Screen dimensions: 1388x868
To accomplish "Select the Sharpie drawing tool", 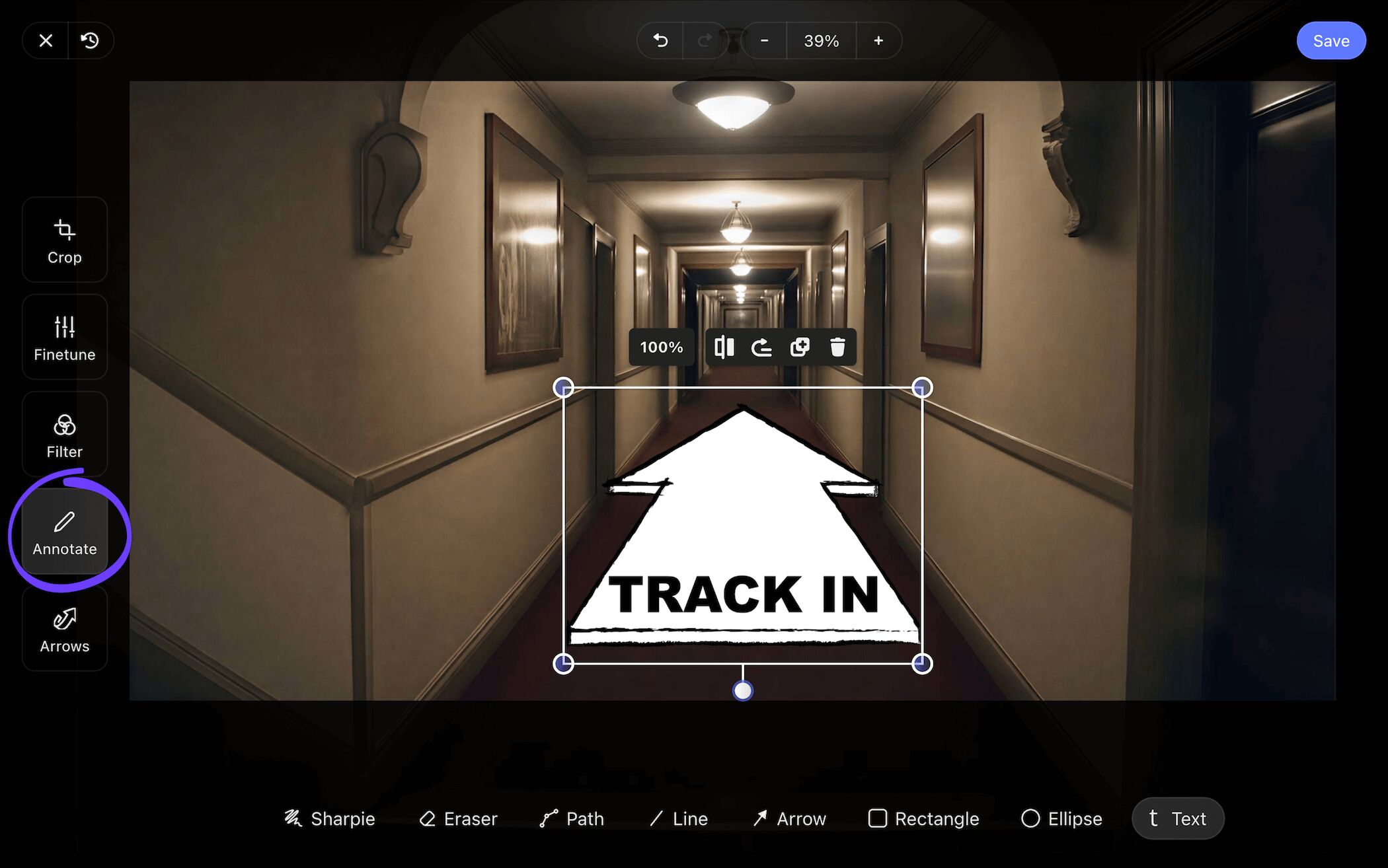I will [x=330, y=818].
